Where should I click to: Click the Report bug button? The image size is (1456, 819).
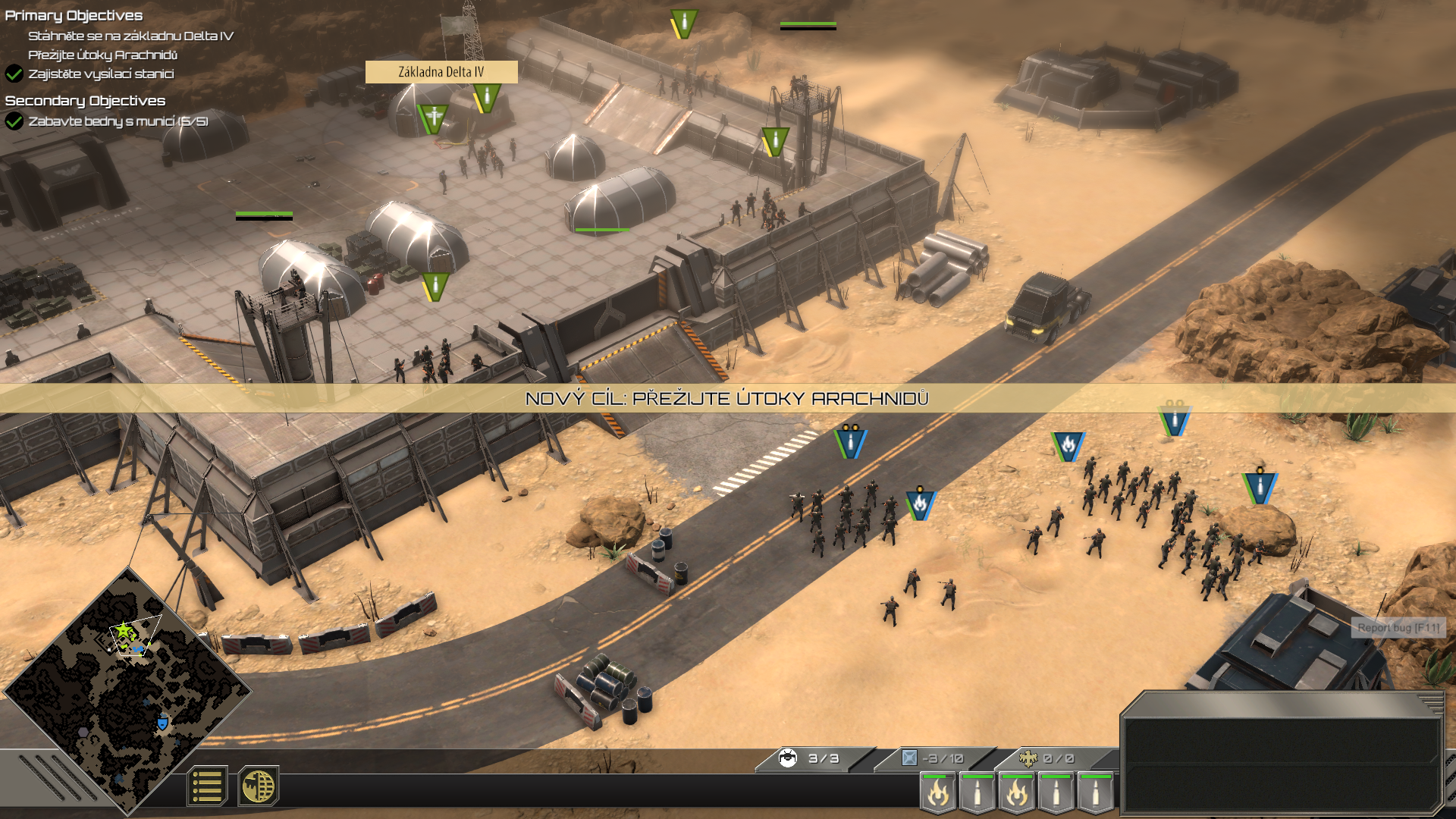coord(1398,628)
